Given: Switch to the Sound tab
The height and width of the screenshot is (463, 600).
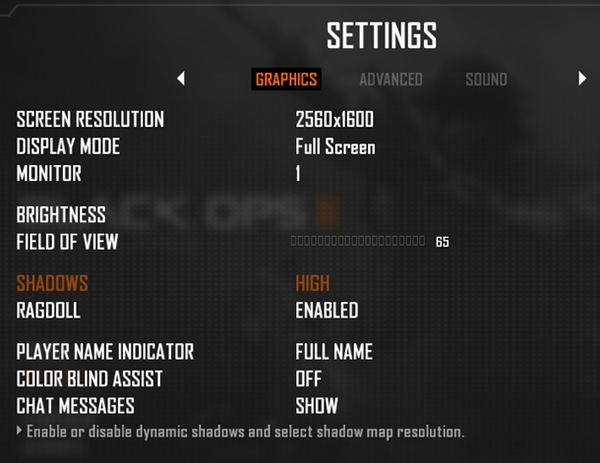Looking at the screenshot, I should pos(486,79).
